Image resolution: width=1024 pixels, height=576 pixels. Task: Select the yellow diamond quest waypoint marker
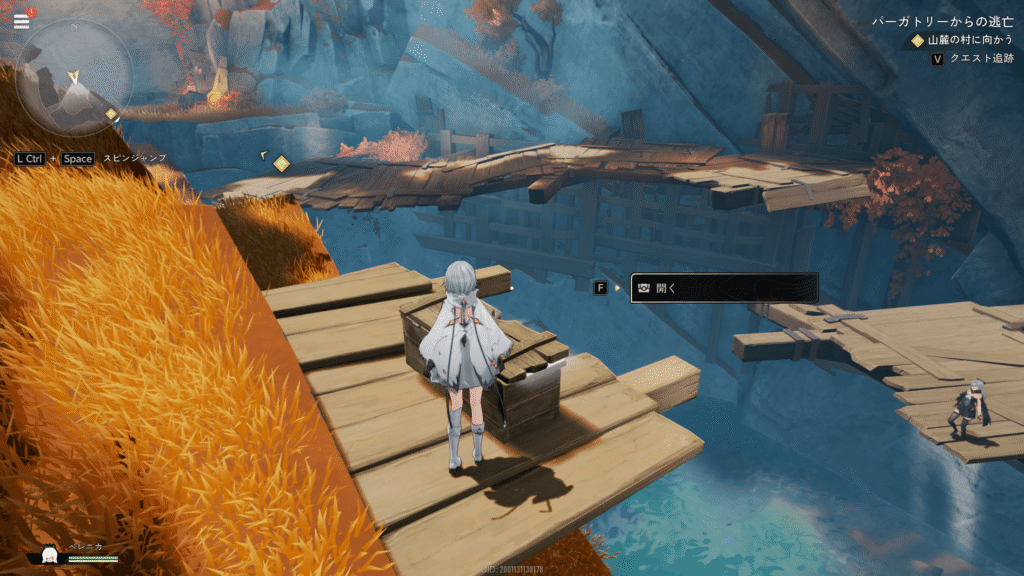282,163
